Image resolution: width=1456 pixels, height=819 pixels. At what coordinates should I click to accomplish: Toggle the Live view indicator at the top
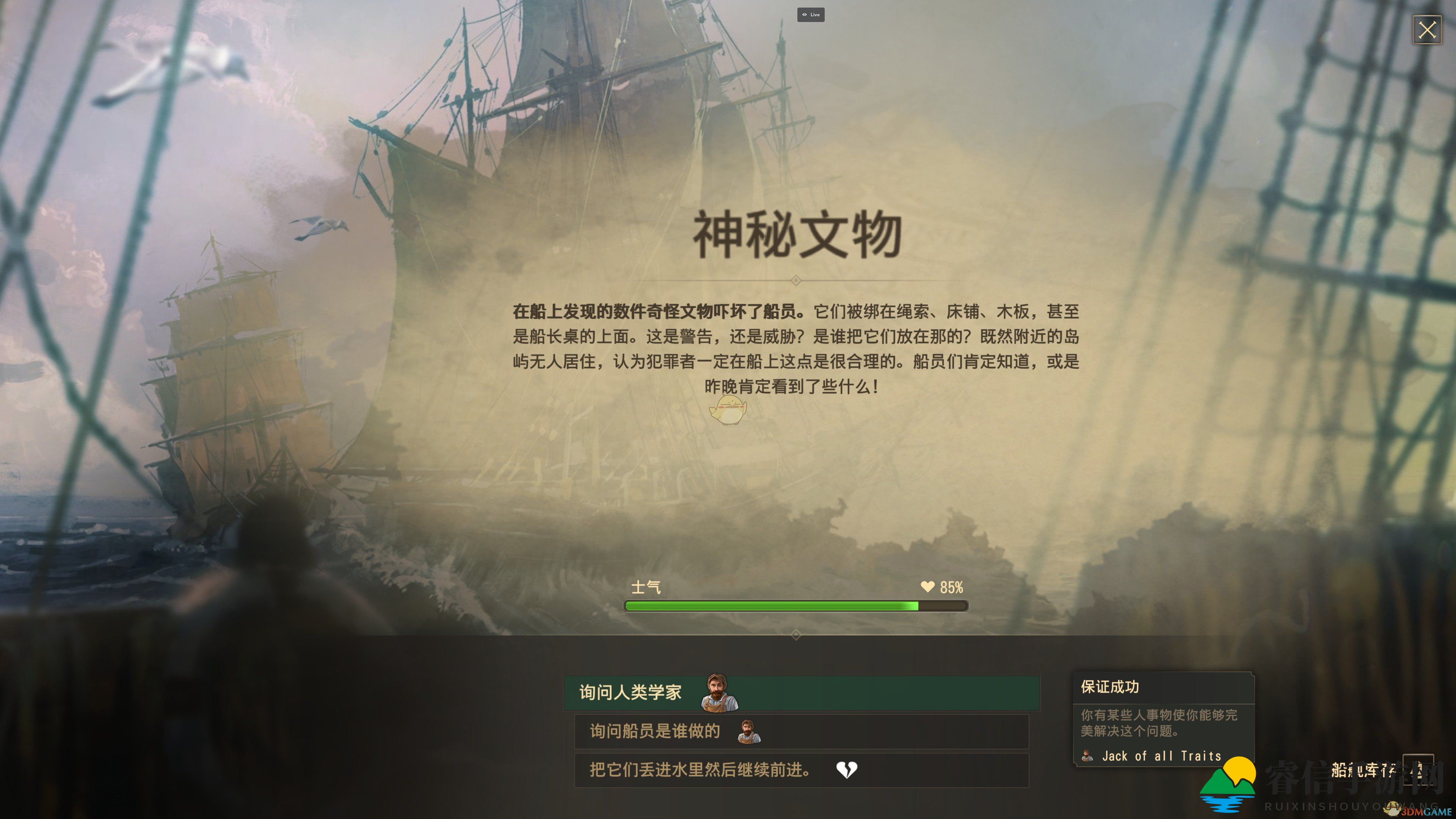tap(812, 15)
